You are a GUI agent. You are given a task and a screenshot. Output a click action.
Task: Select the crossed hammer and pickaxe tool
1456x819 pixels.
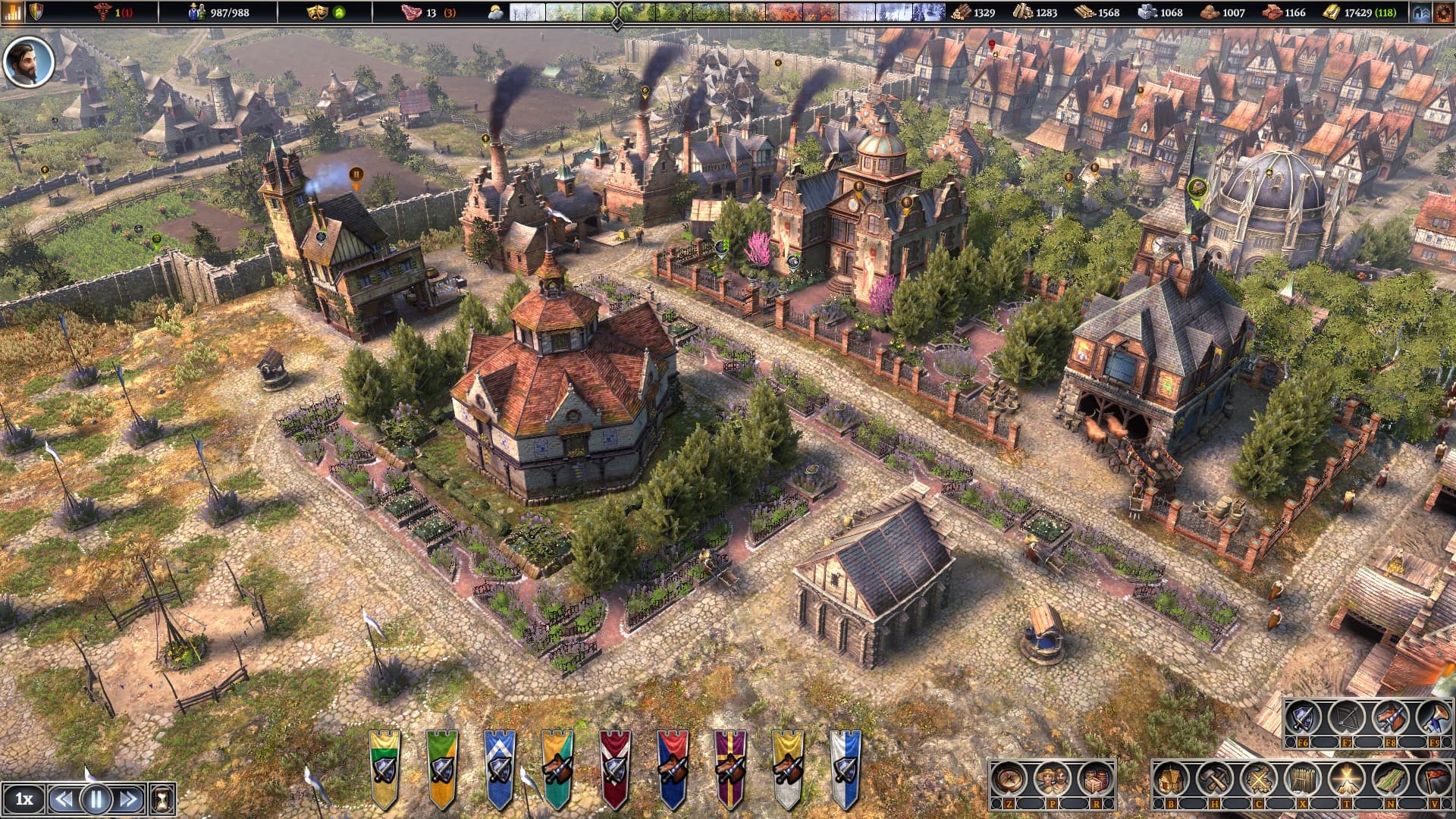click(x=1215, y=779)
